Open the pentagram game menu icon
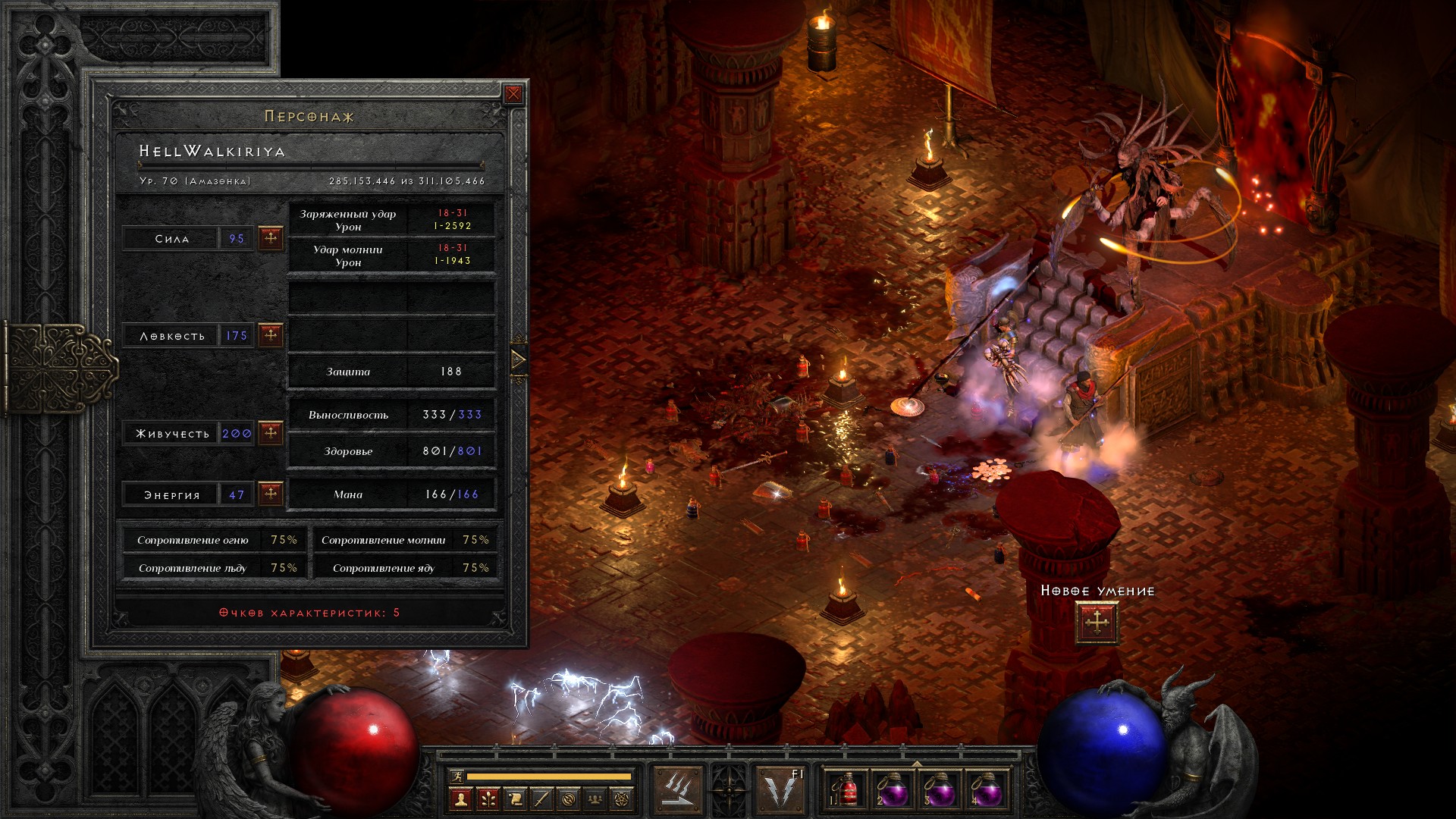 click(x=623, y=799)
